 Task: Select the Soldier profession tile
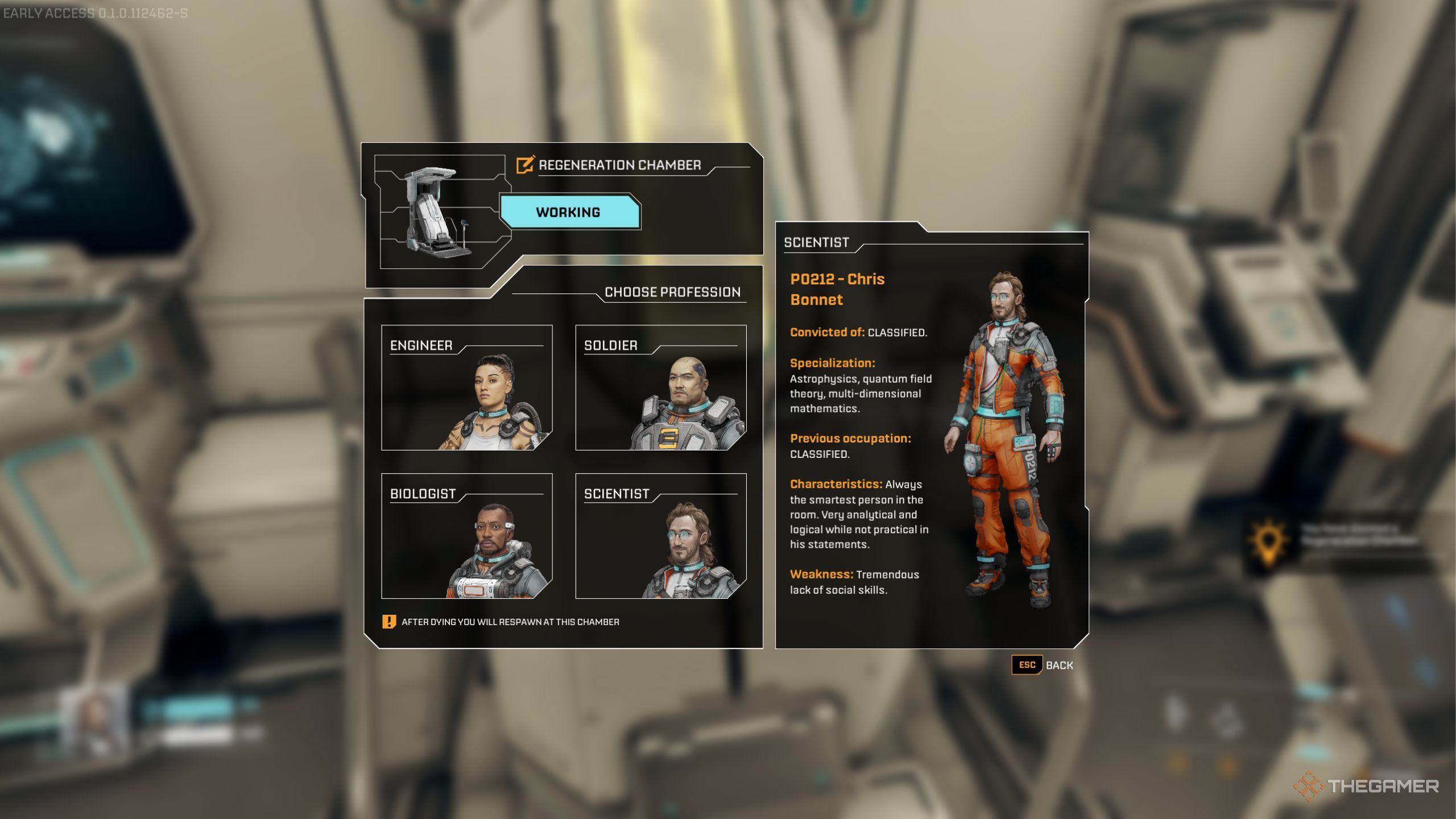tap(660, 387)
